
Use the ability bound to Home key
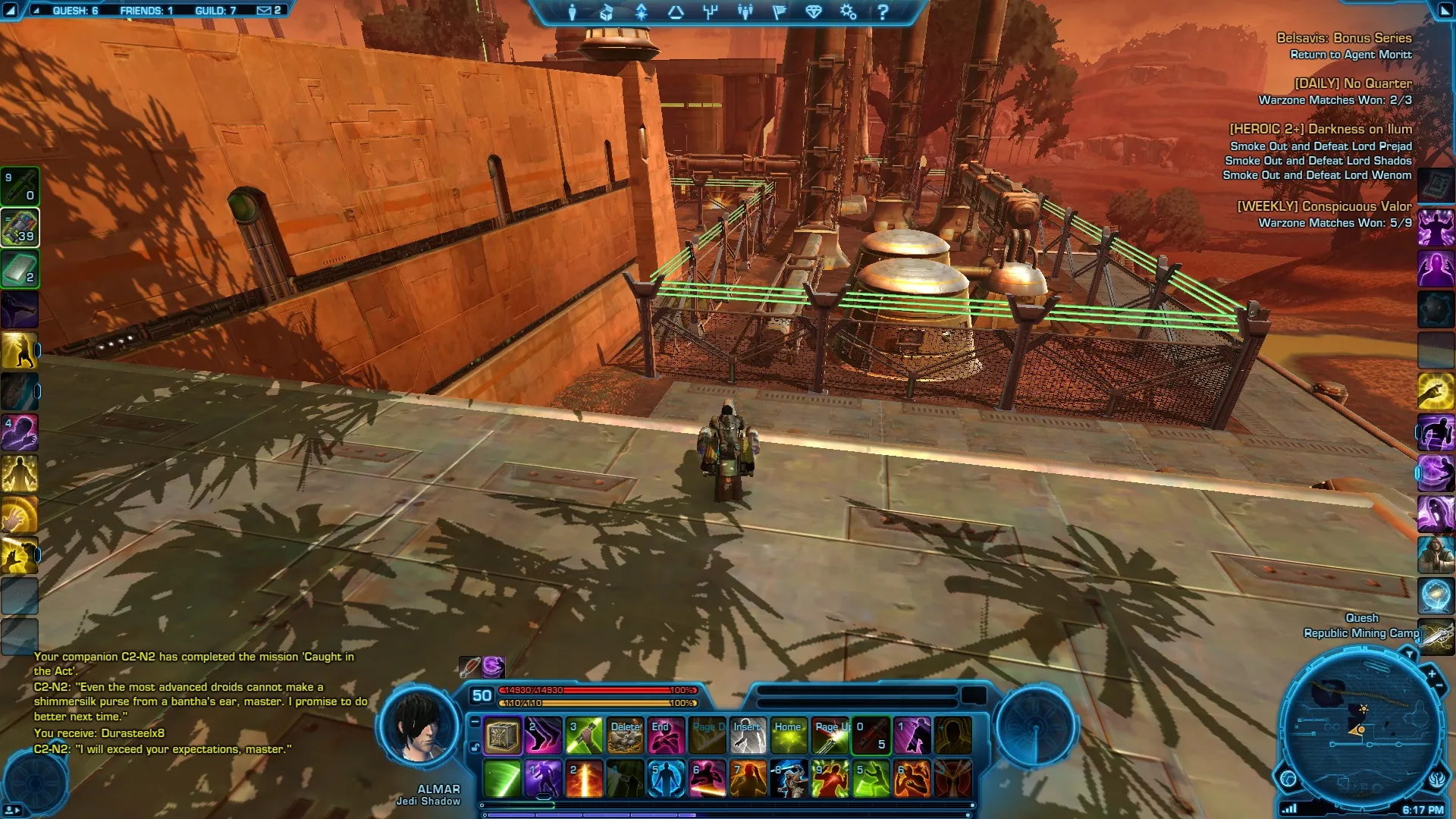789,736
